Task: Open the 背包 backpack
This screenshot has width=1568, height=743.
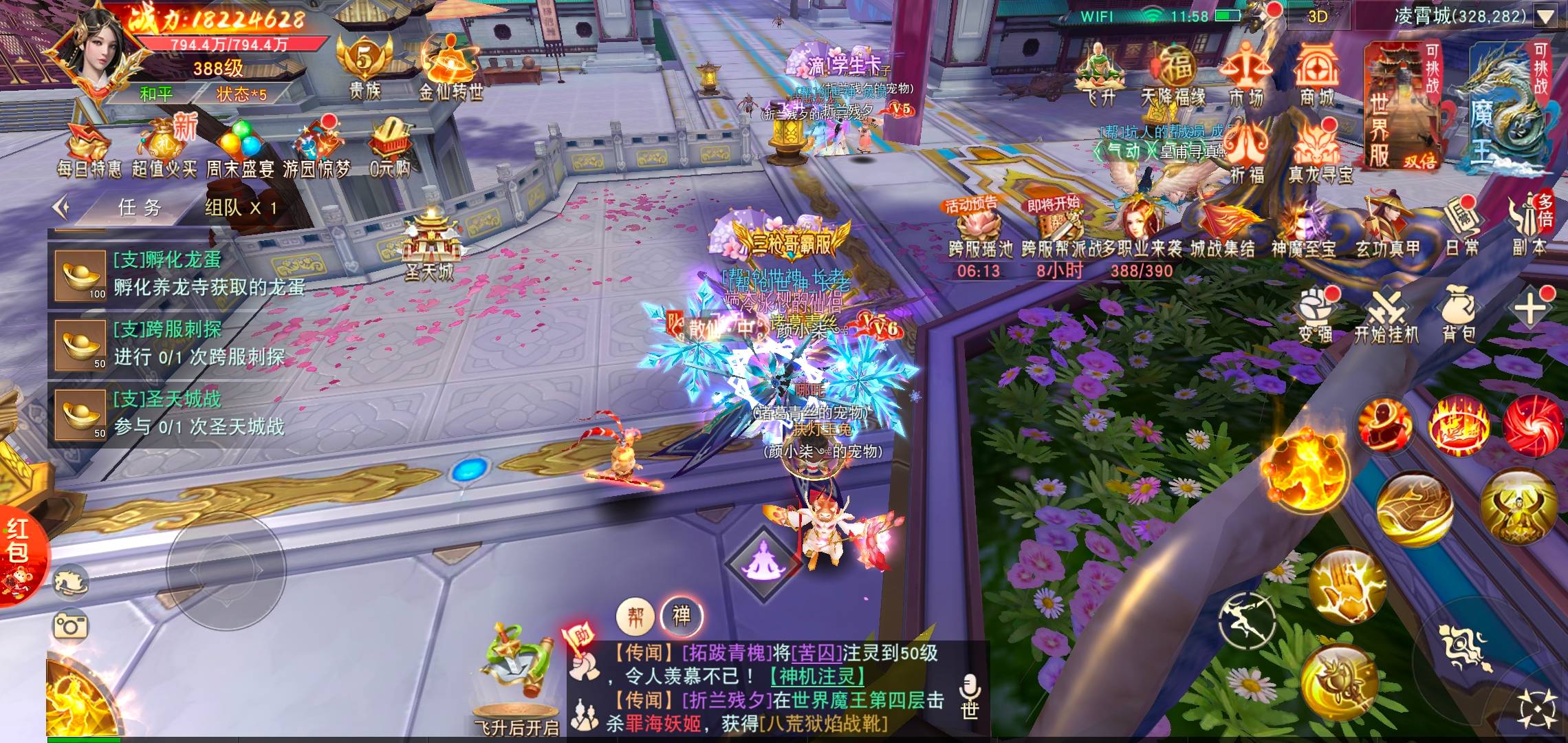Action: [x=1458, y=315]
